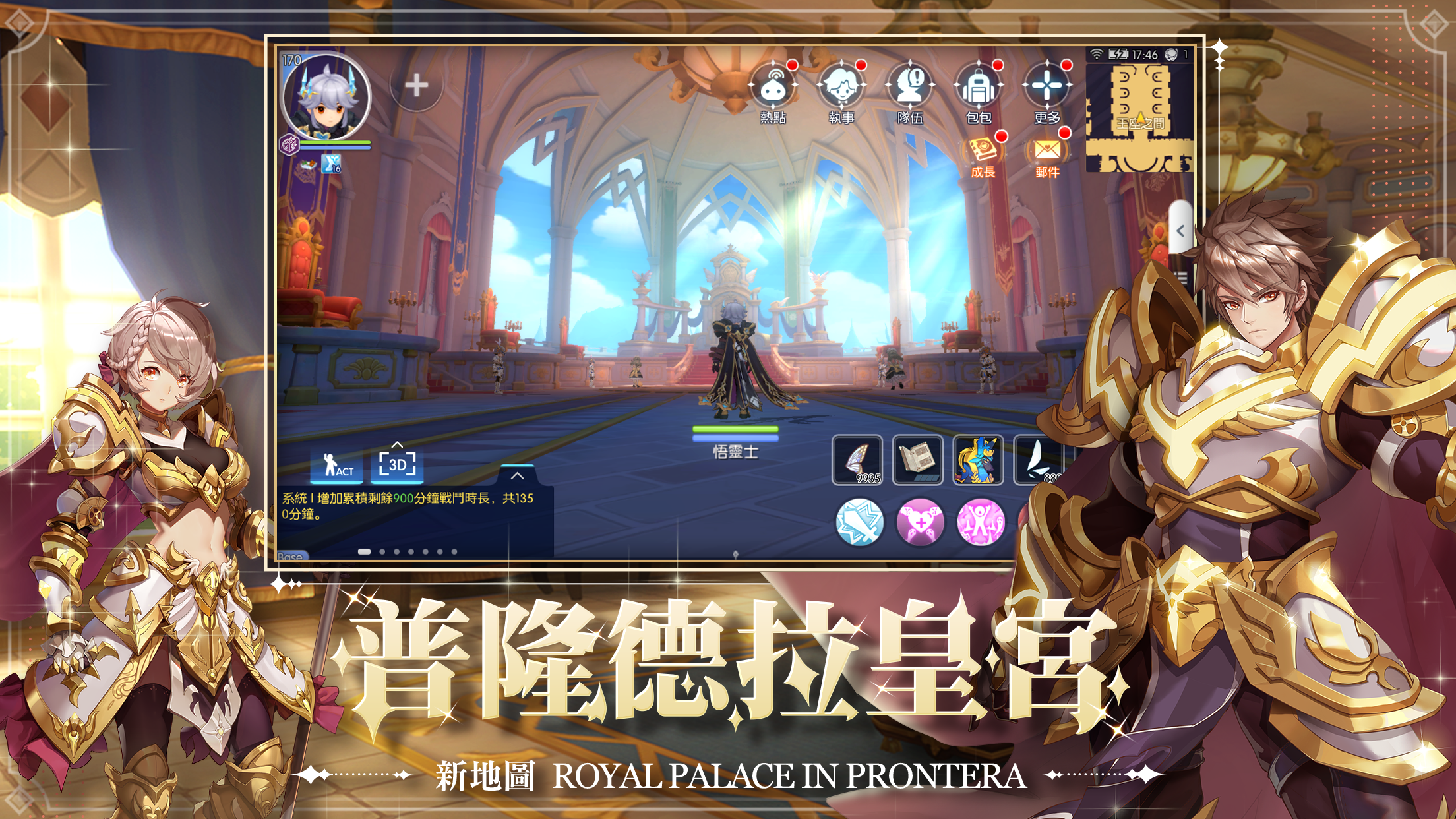Switch on 3D camera mode
The image size is (1456, 819).
397,464
